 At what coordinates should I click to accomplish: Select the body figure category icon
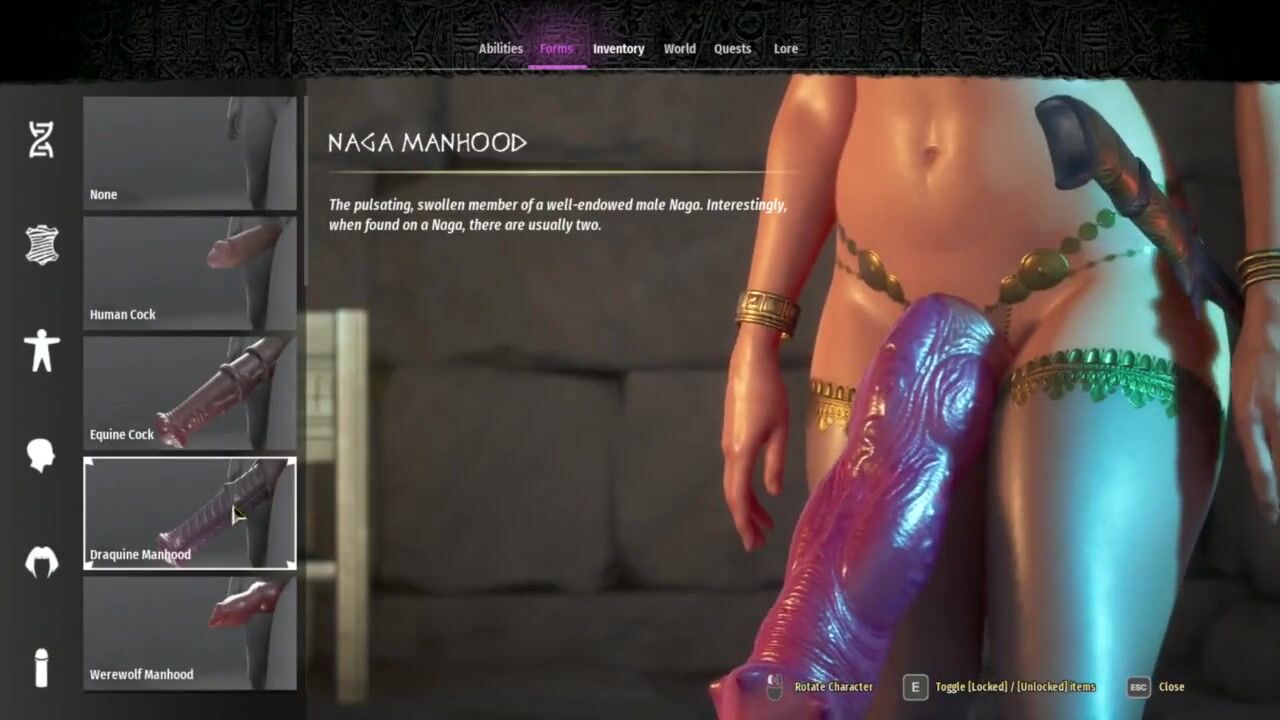41,351
